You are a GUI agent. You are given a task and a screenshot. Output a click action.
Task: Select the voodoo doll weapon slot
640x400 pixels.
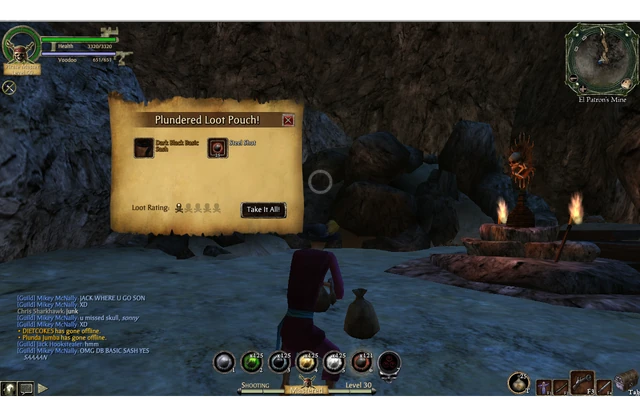[545, 387]
